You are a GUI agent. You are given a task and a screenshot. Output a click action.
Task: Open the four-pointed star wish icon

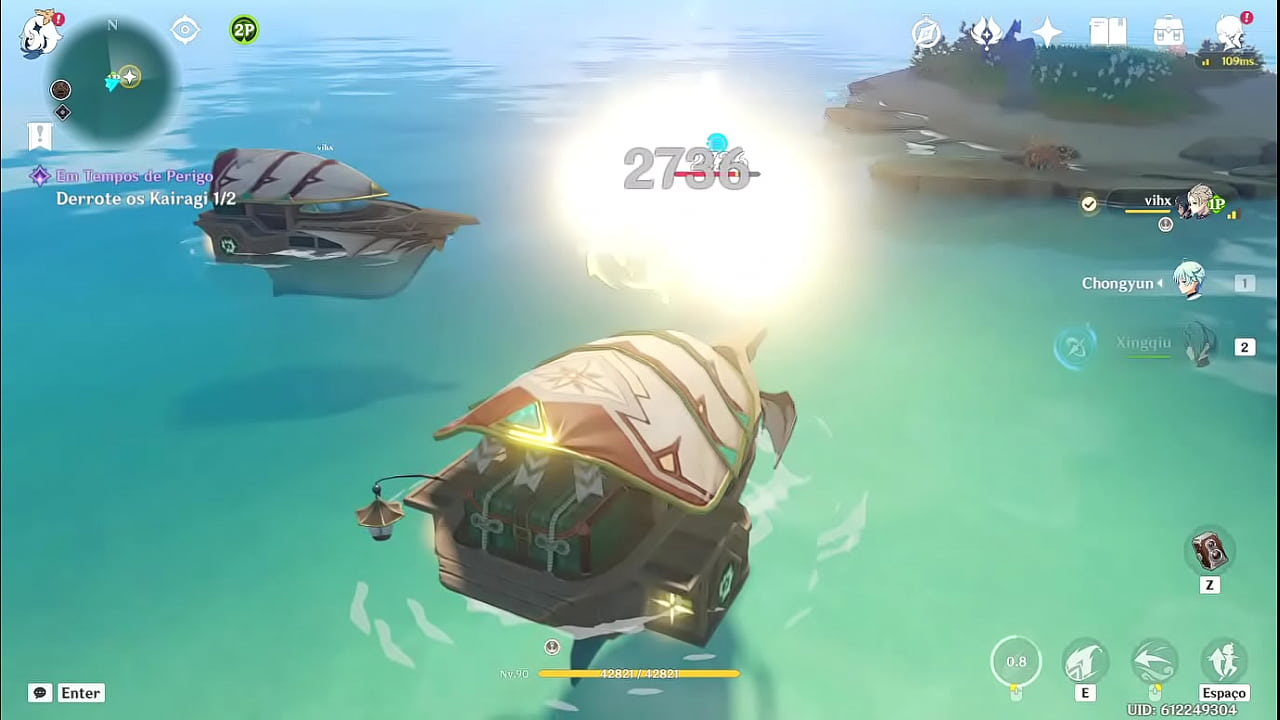(1047, 33)
